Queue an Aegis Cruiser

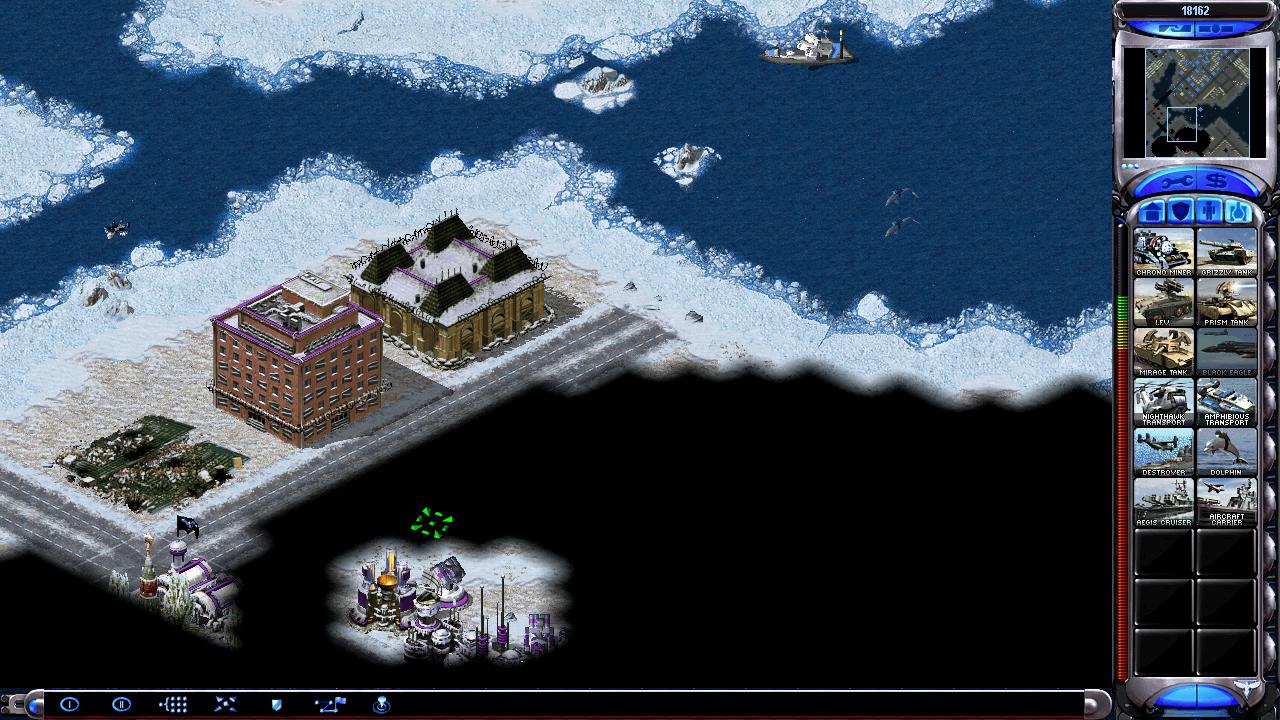[x=1163, y=502]
